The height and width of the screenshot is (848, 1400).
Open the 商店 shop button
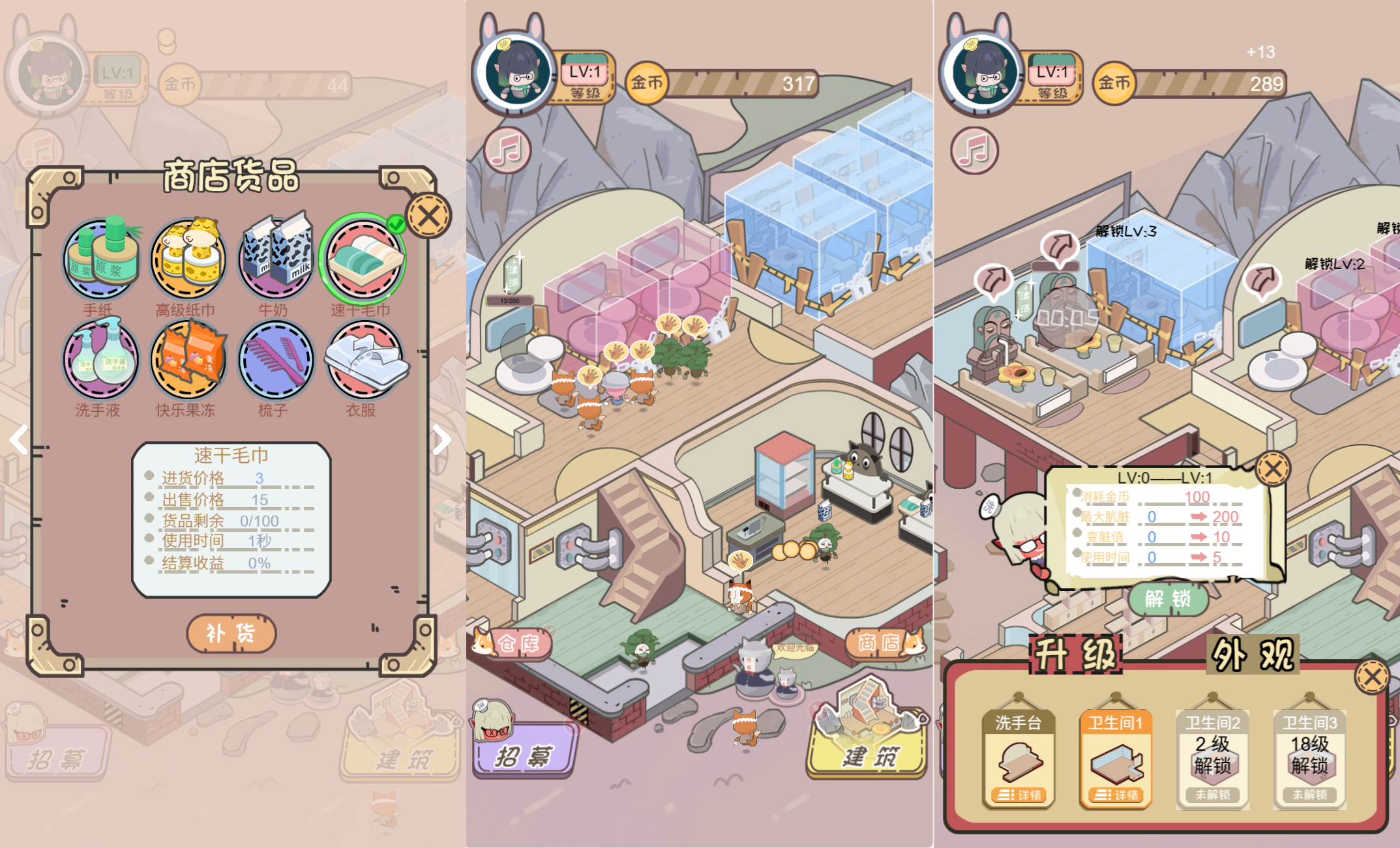click(882, 643)
